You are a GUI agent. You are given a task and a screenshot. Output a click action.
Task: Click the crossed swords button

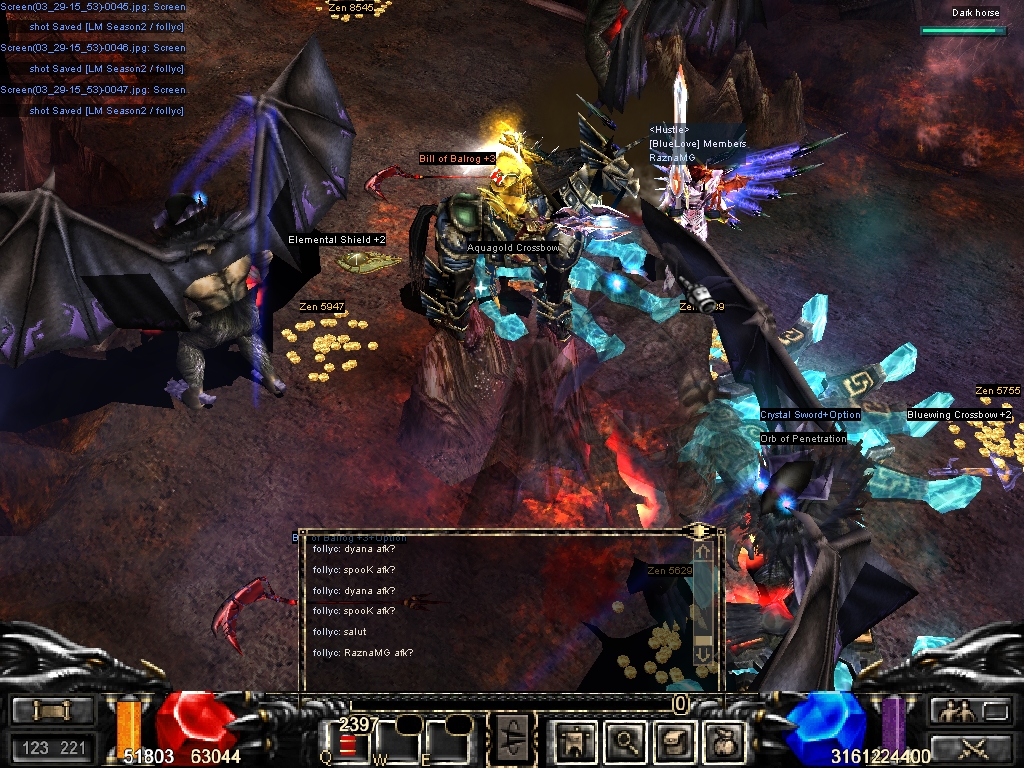(x=970, y=746)
